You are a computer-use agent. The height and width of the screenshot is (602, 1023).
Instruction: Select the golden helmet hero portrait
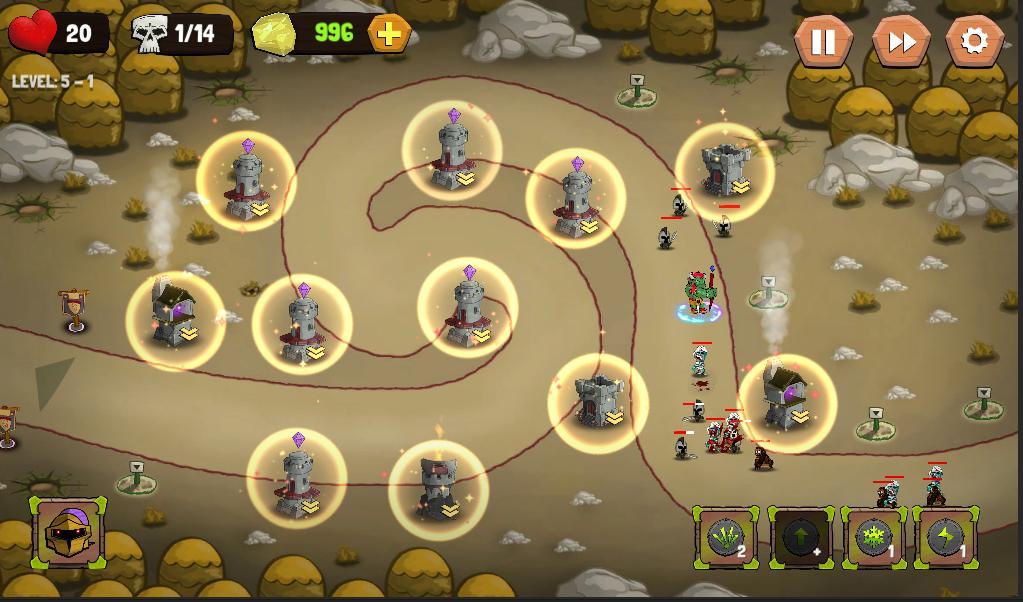(68, 532)
